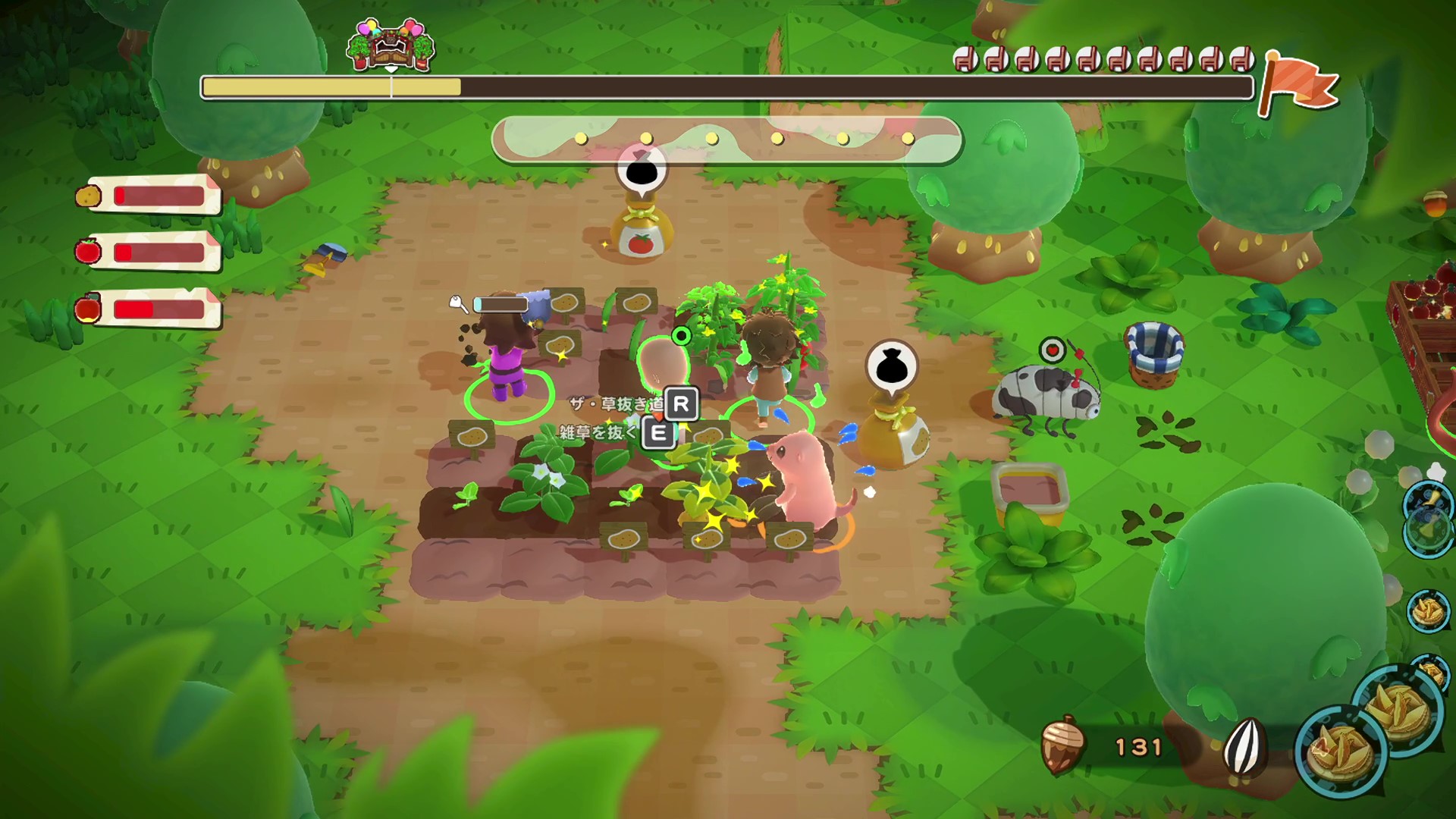Viewport: 1456px width, 819px height.
Task: Click the orange goal flag
Action: point(1298,82)
